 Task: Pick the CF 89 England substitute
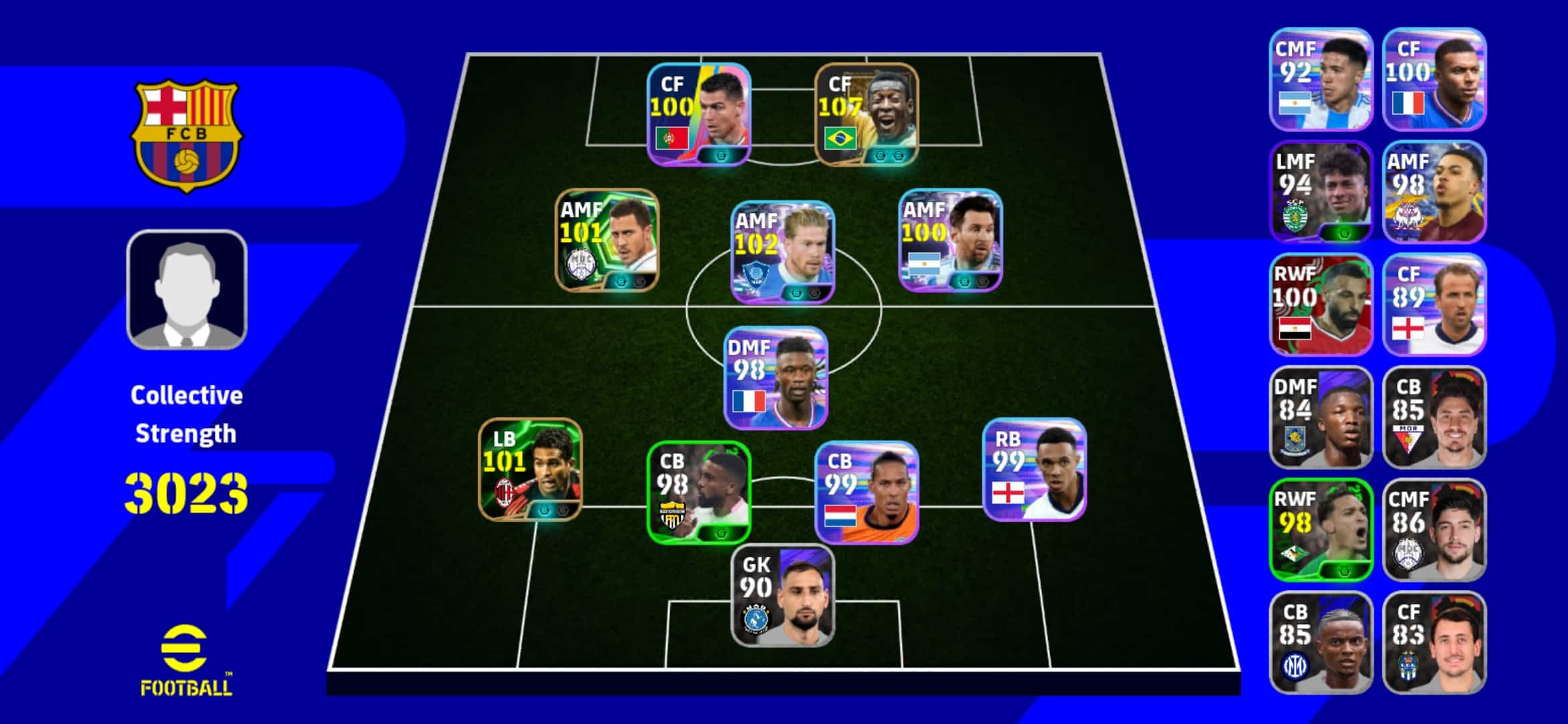(x=1434, y=304)
